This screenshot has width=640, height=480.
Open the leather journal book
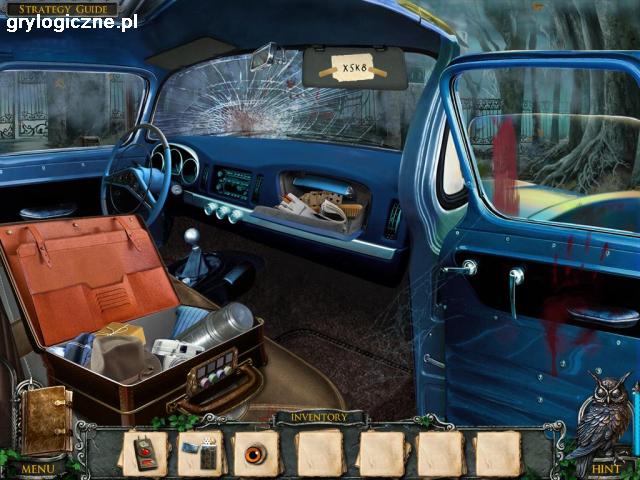[x=47, y=419]
